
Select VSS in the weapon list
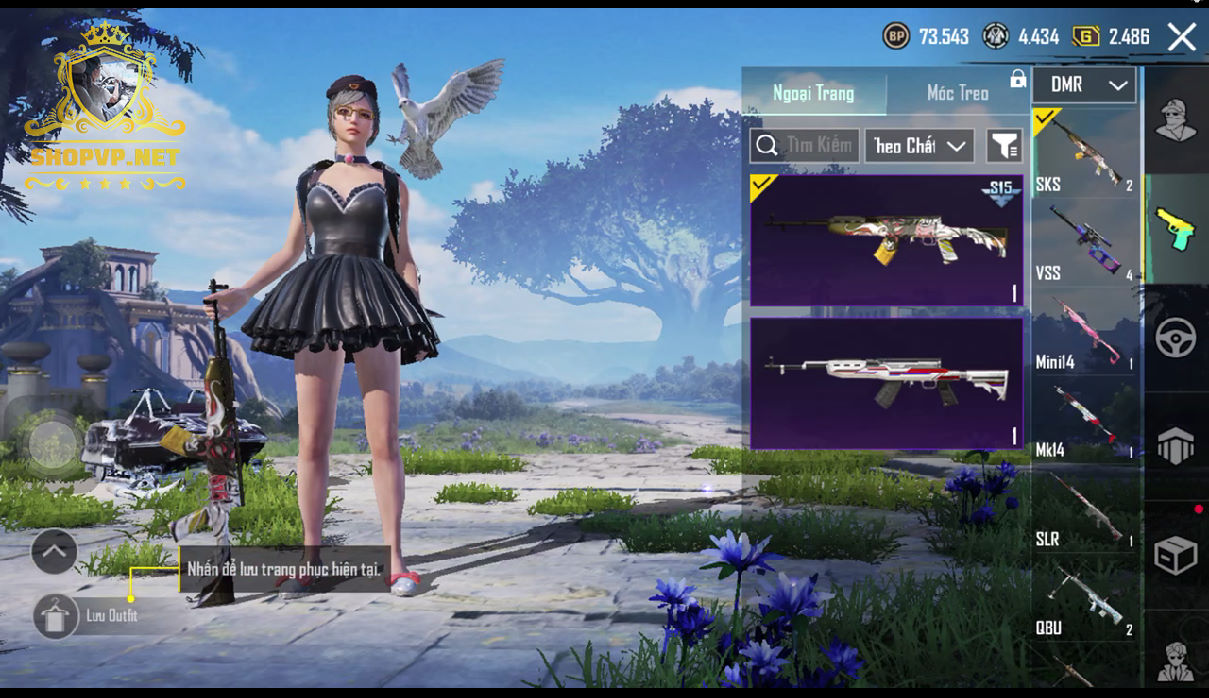point(1085,242)
